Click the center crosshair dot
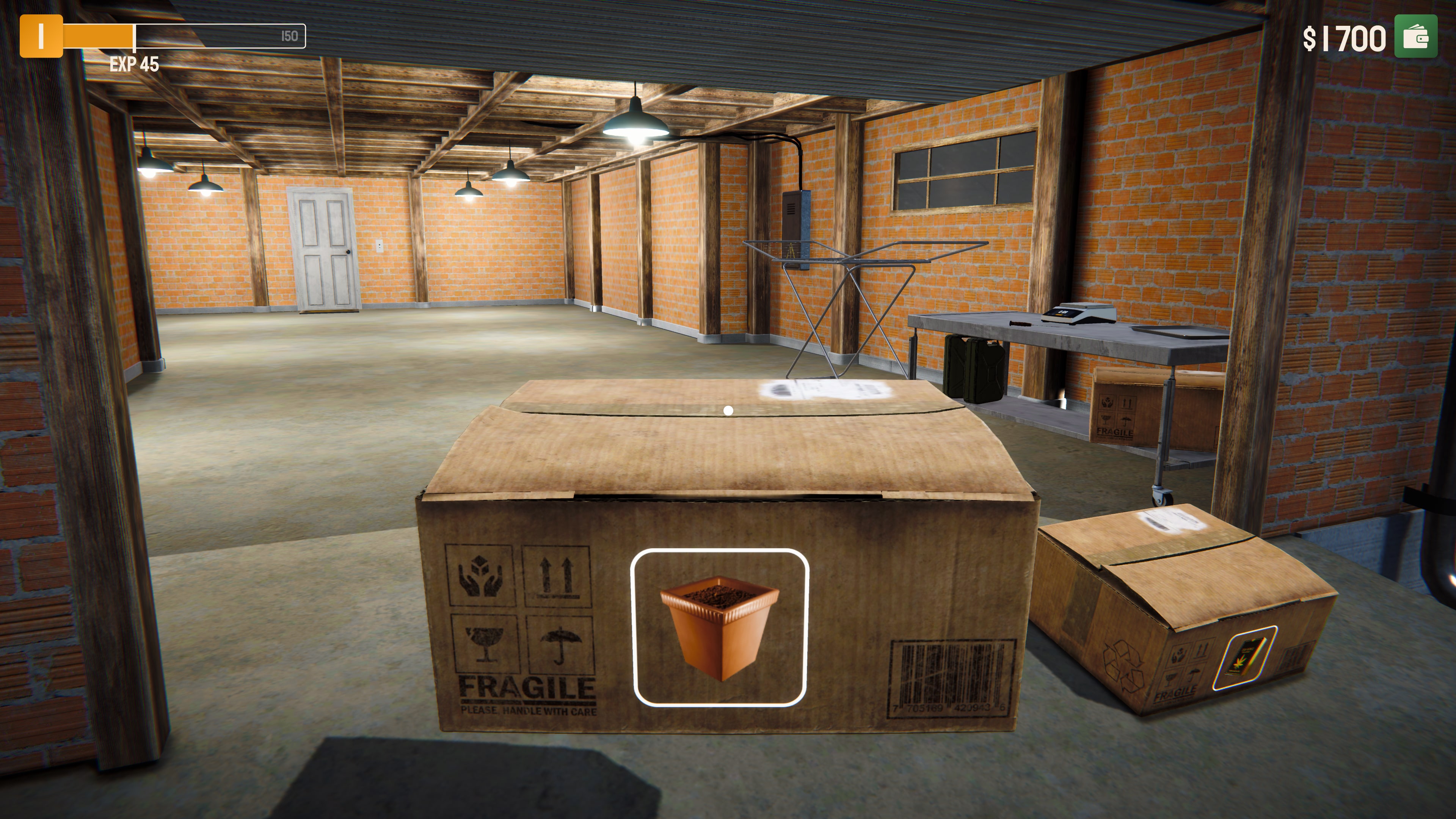 [728, 411]
